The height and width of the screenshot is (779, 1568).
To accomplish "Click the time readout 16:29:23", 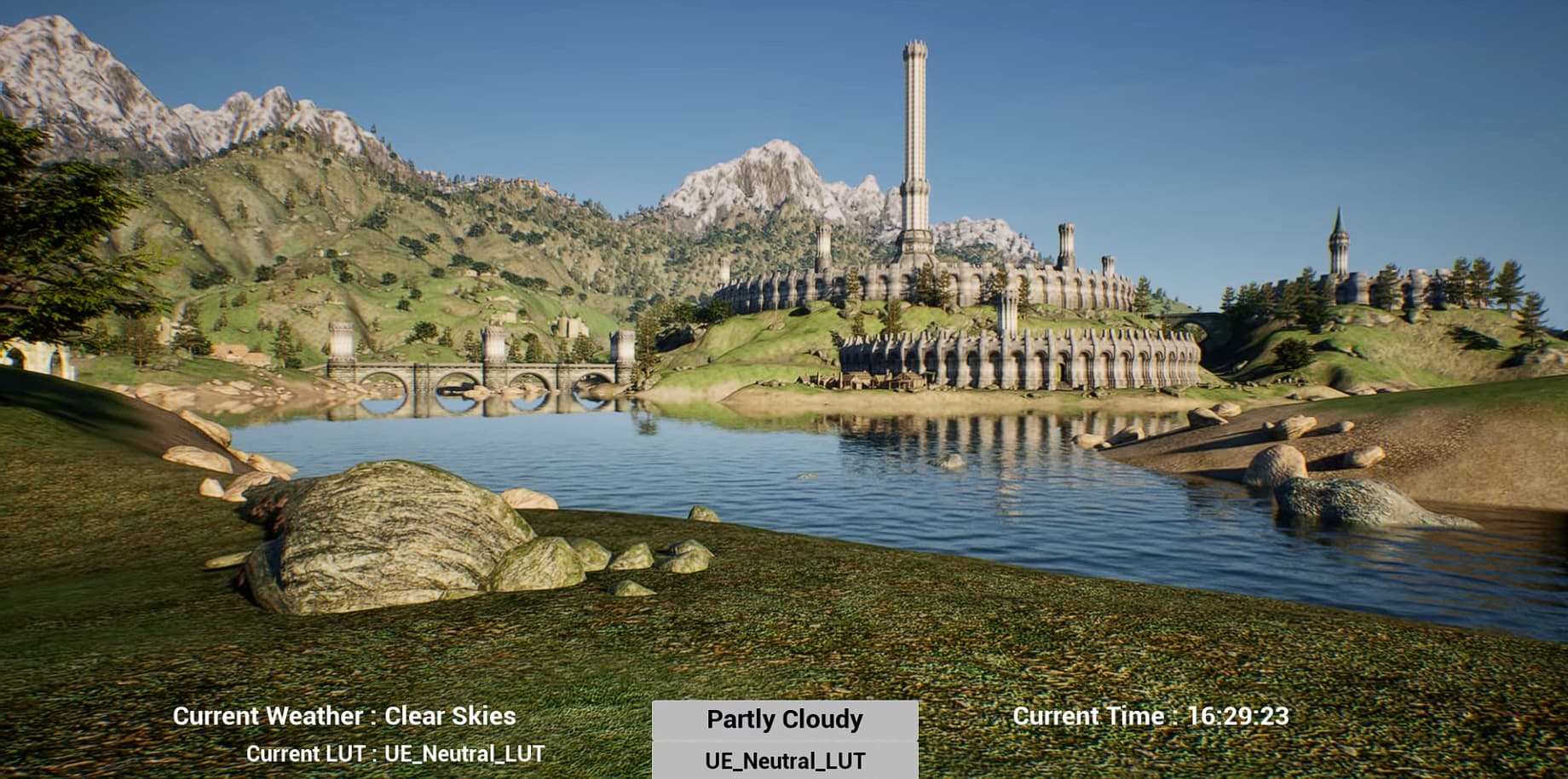I will click(1241, 716).
